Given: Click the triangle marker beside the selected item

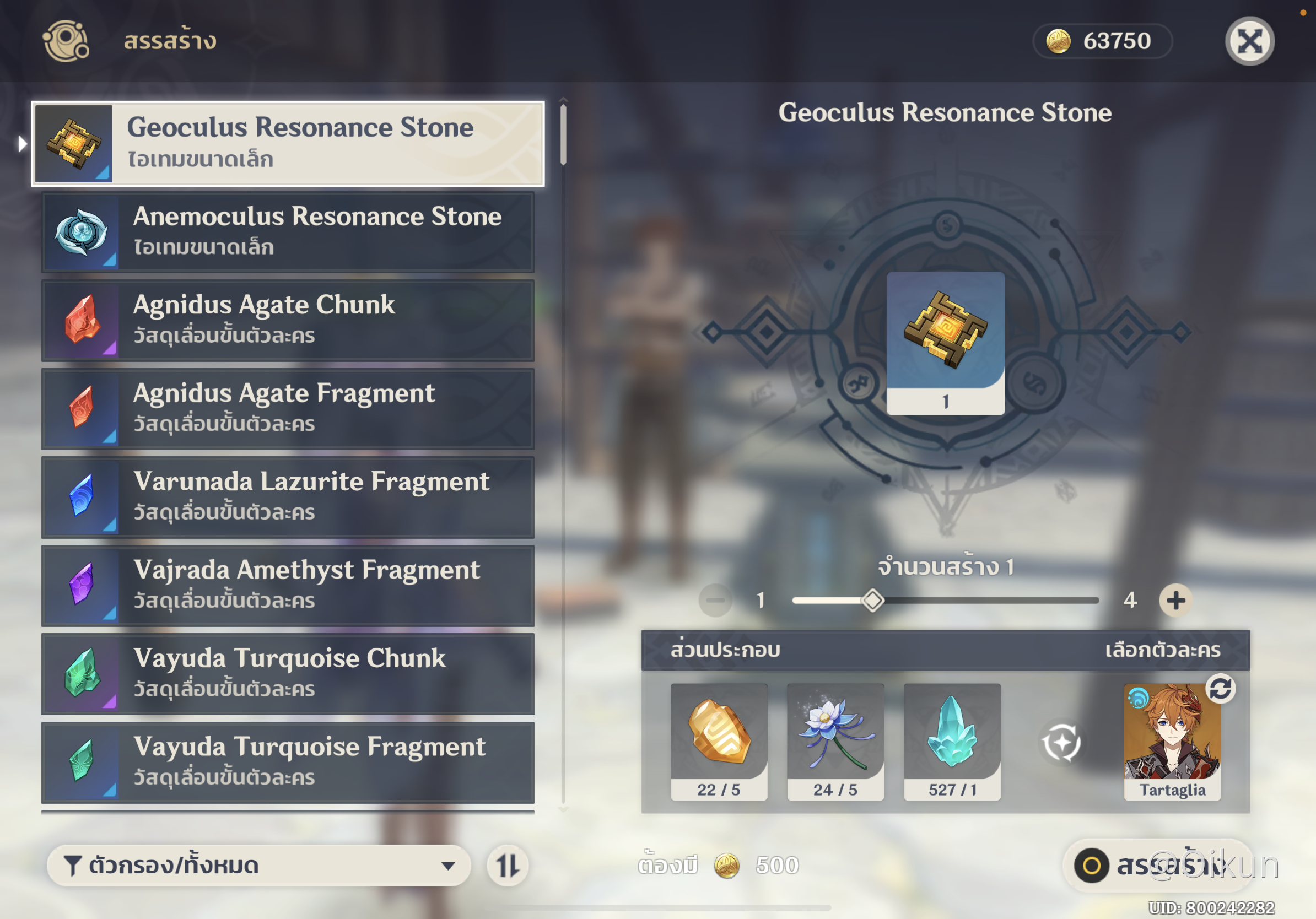Looking at the screenshot, I should pyautogui.click(x=22, y=144).
